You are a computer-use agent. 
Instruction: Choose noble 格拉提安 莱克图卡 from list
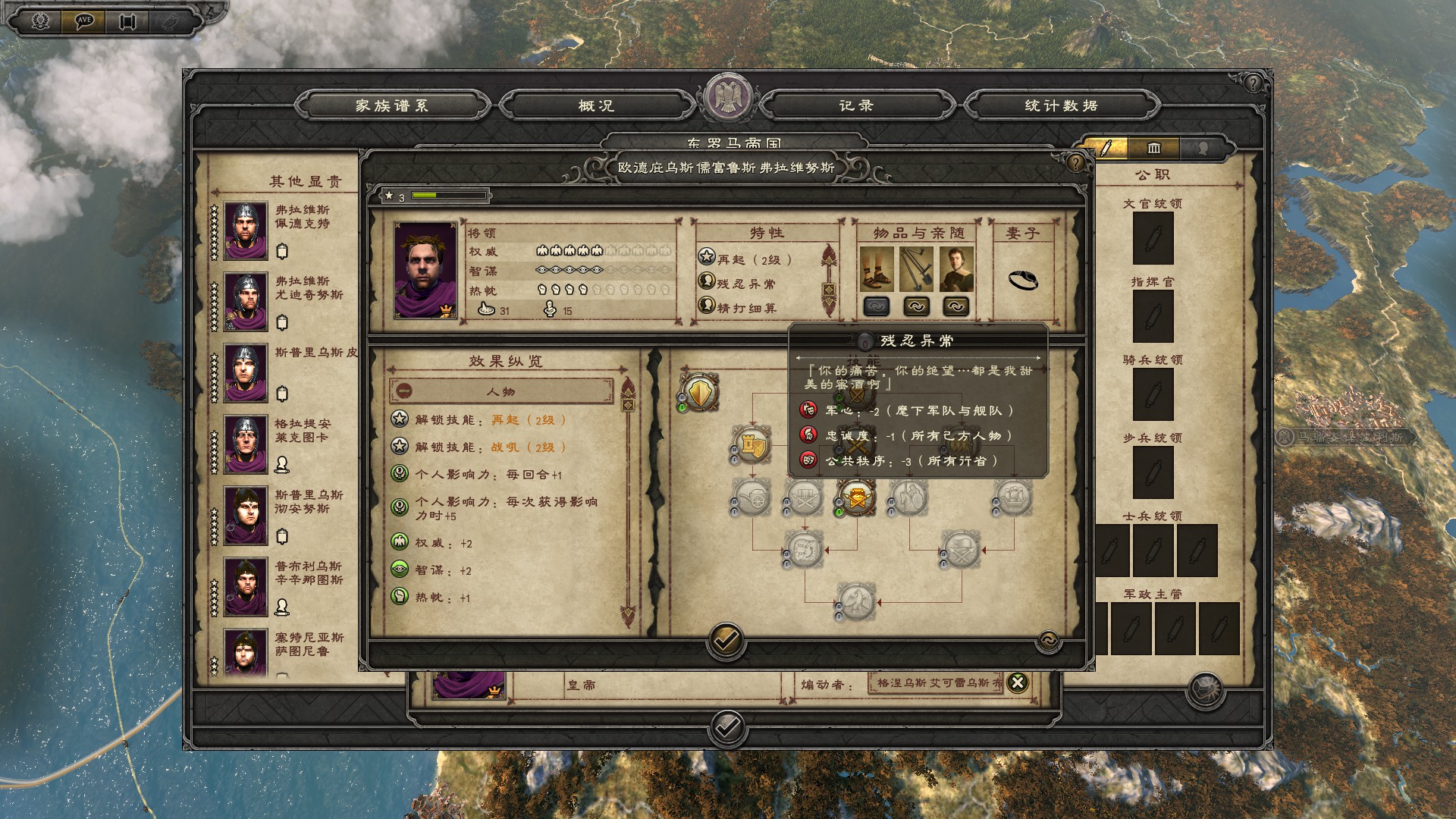pyautogui.click(x=246, y=444)
